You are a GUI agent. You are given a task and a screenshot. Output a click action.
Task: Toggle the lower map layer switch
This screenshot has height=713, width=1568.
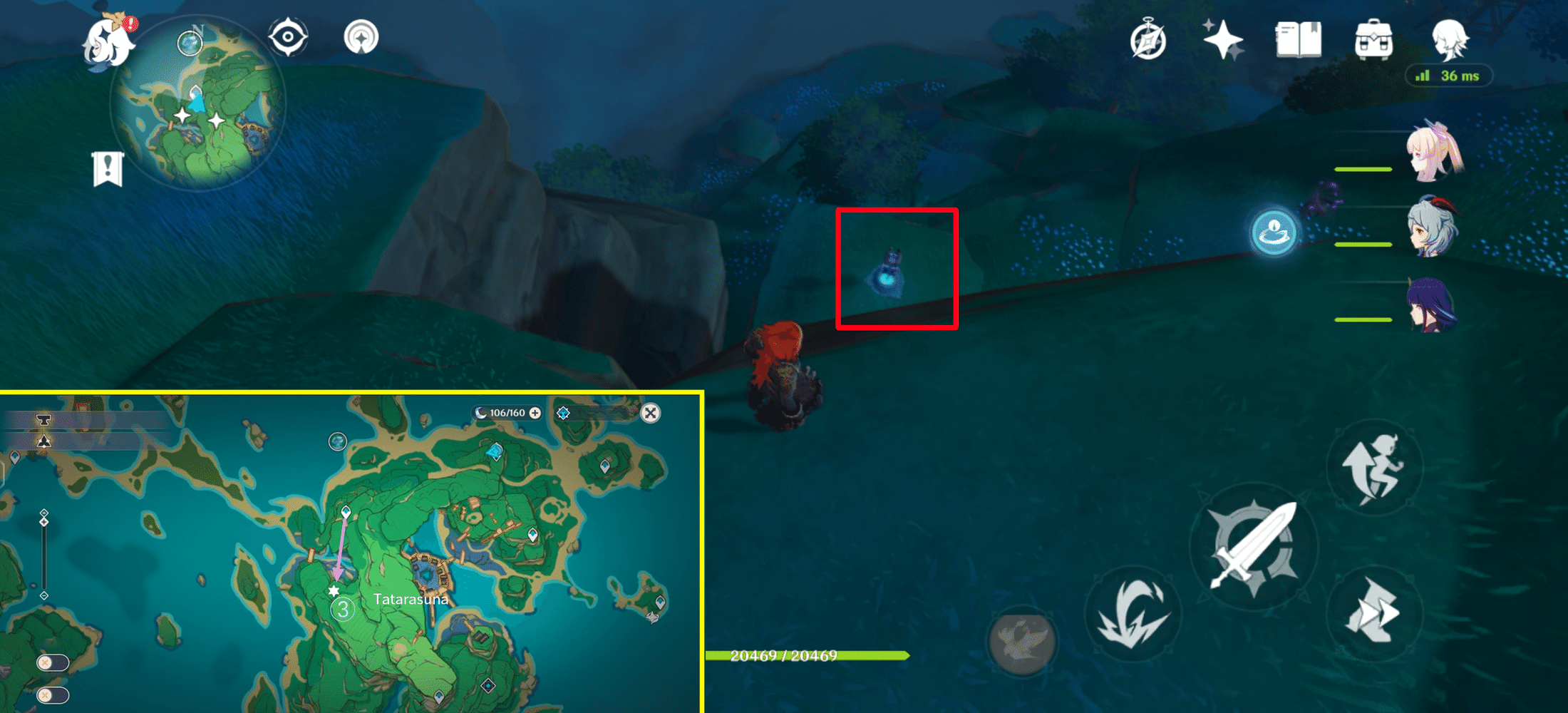53,694
